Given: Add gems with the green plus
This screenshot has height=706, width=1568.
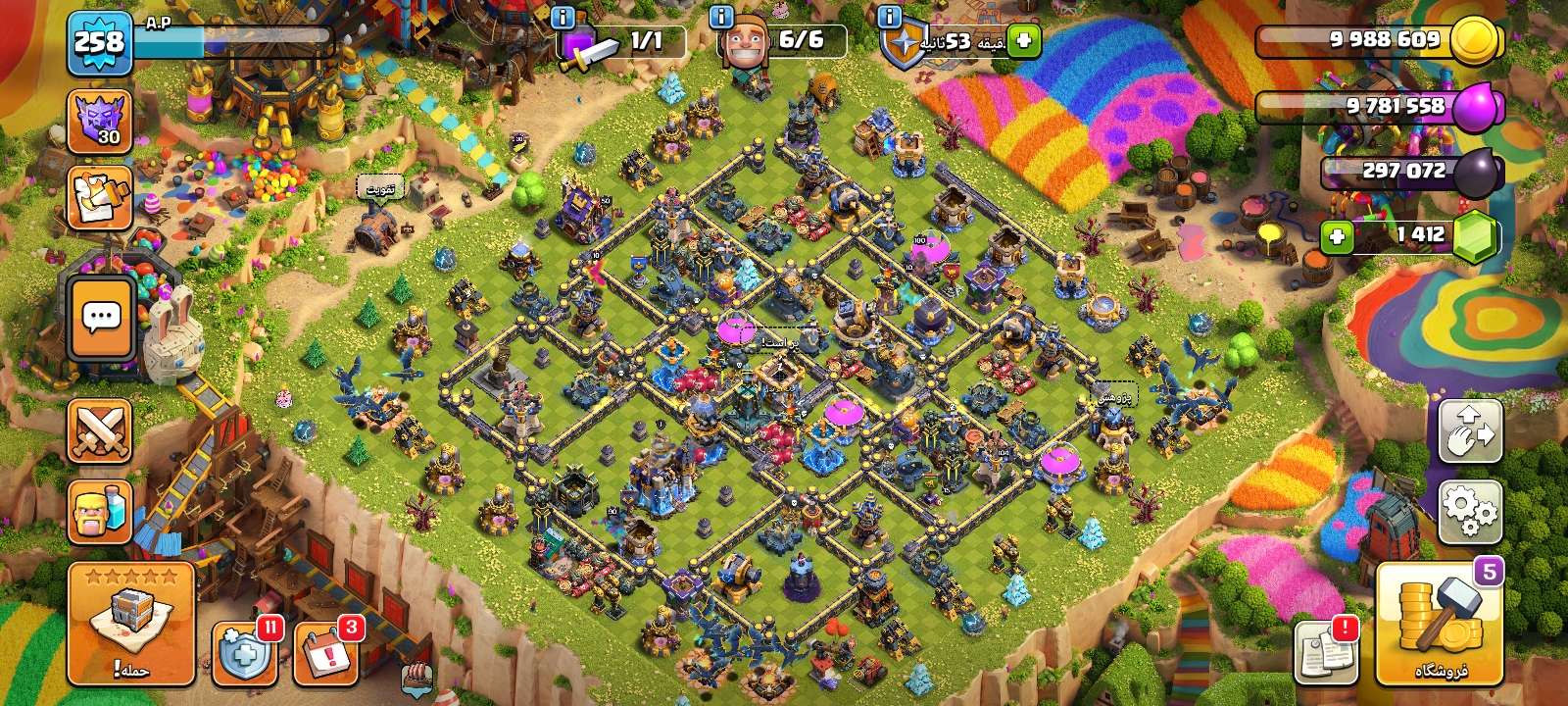Looking at the screenshot, I should tap(1337, 236).
